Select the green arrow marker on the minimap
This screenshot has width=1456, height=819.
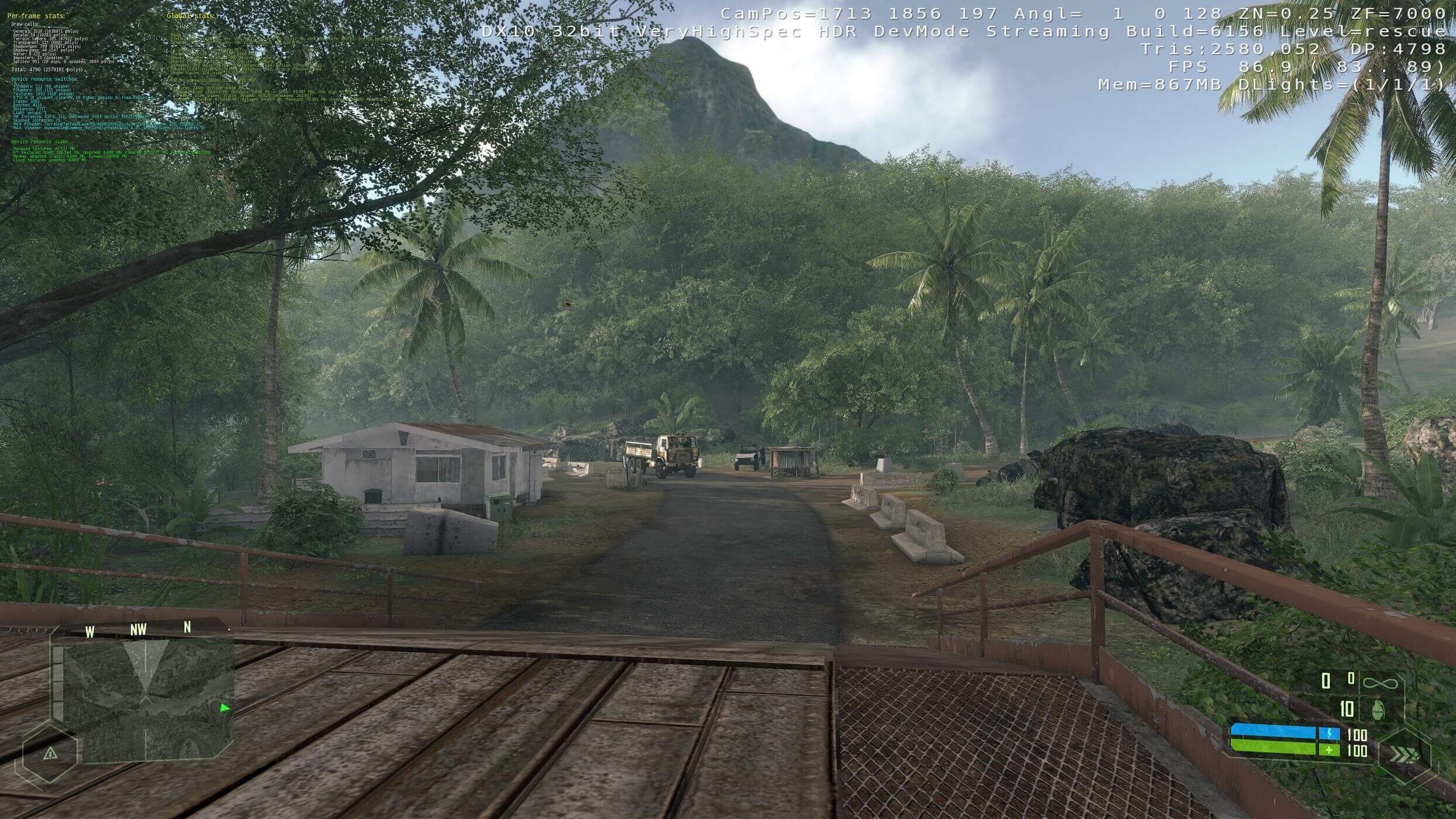[225, 708]
